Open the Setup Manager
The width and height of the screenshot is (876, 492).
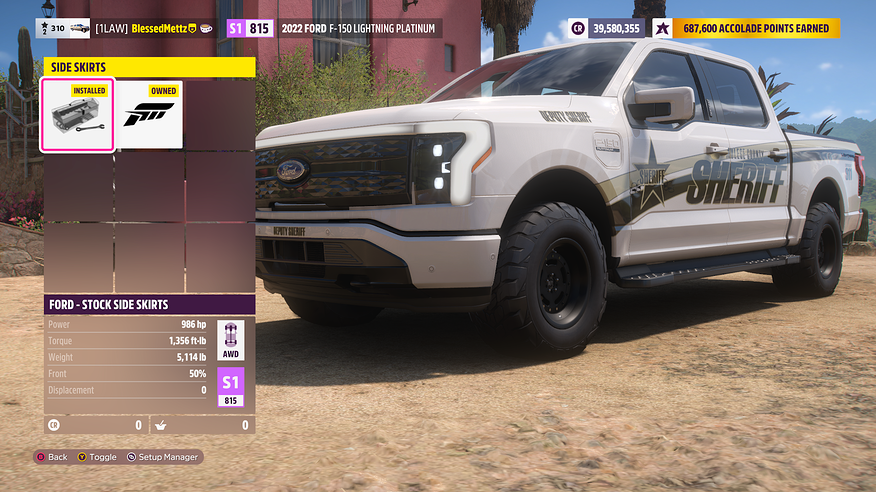(x=163, y=457)
